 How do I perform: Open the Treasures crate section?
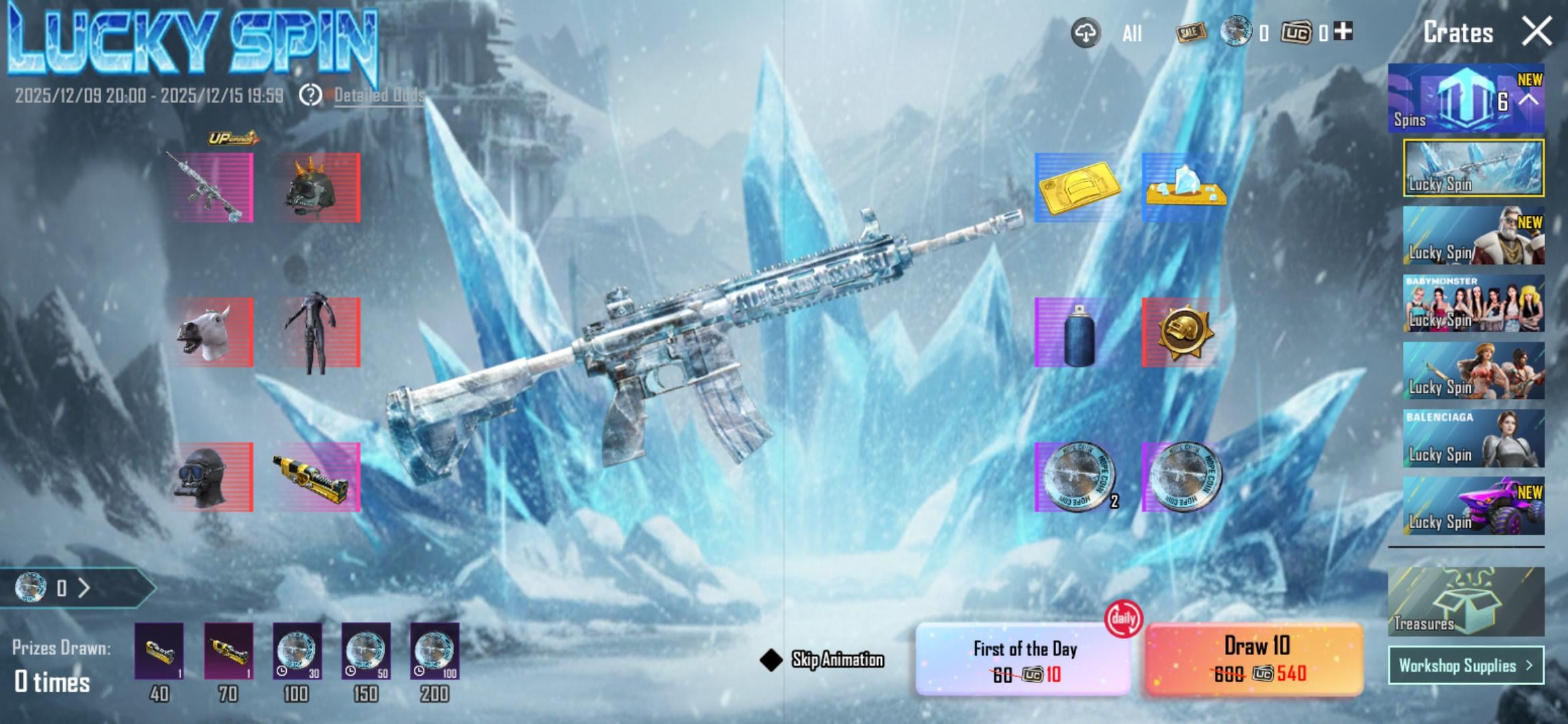1465,601
